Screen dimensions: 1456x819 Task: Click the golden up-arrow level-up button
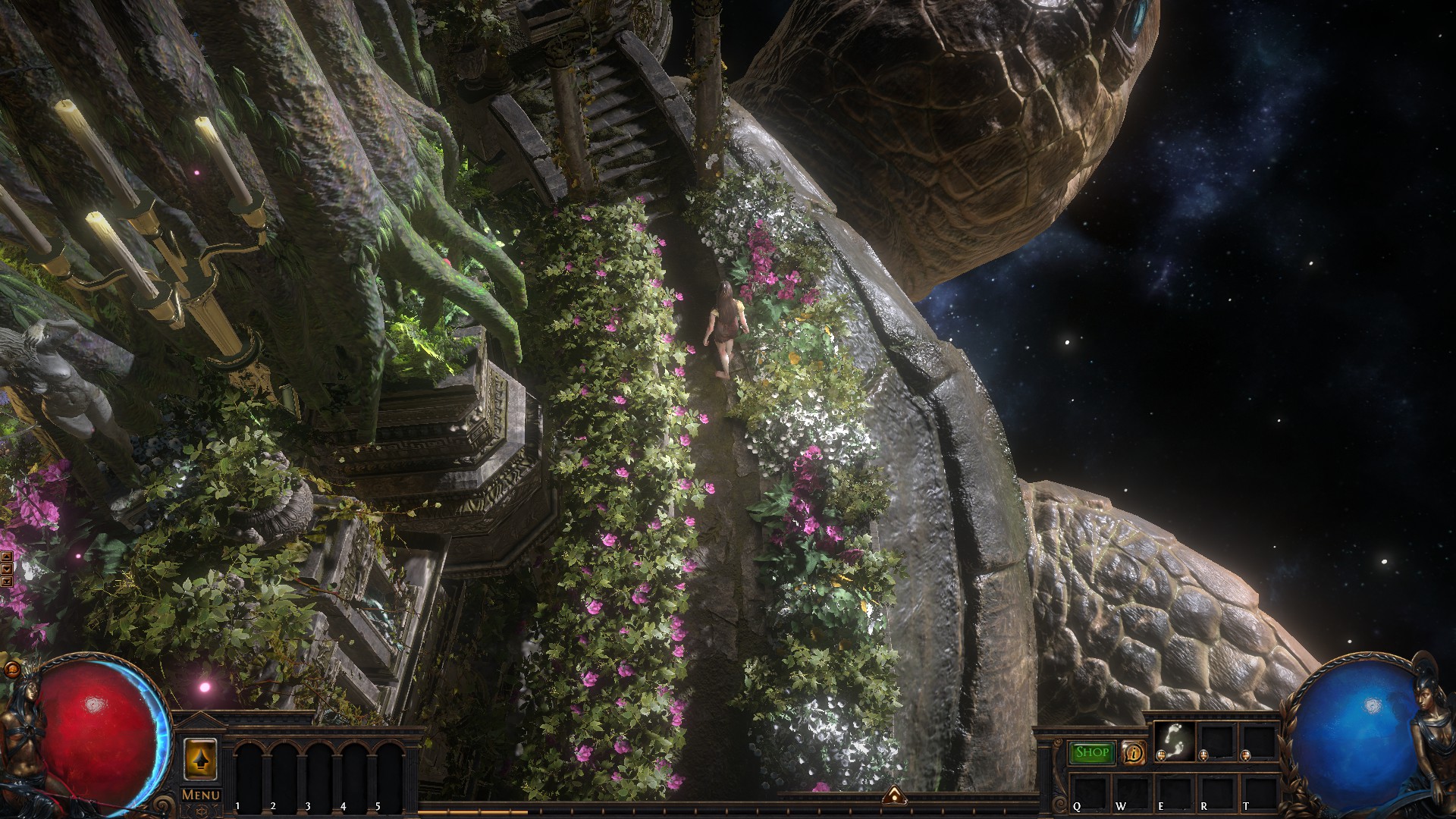[x=200, y=758]
